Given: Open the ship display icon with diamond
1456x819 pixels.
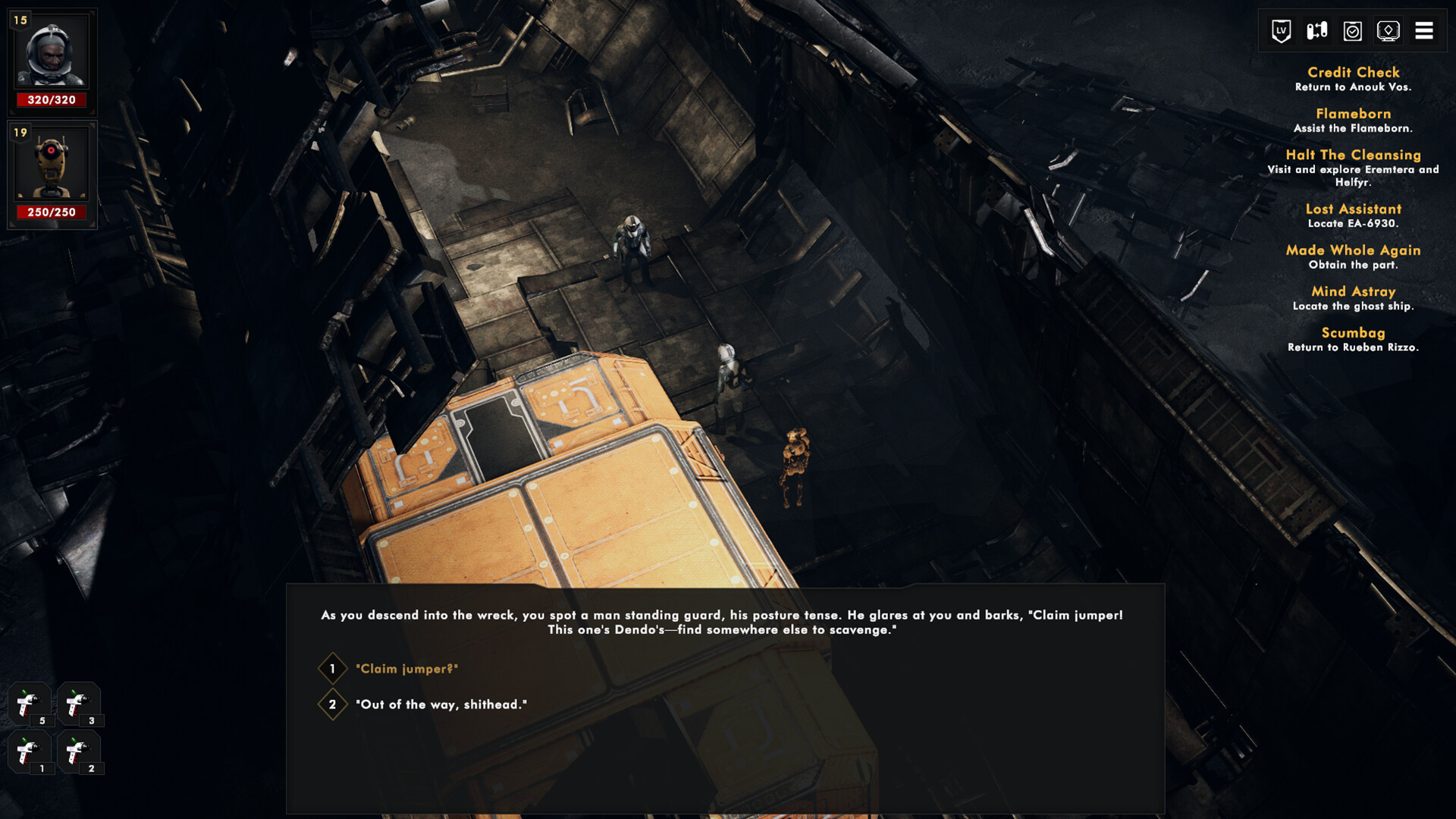Looking at the screenshot, I should click(1389, 31).
